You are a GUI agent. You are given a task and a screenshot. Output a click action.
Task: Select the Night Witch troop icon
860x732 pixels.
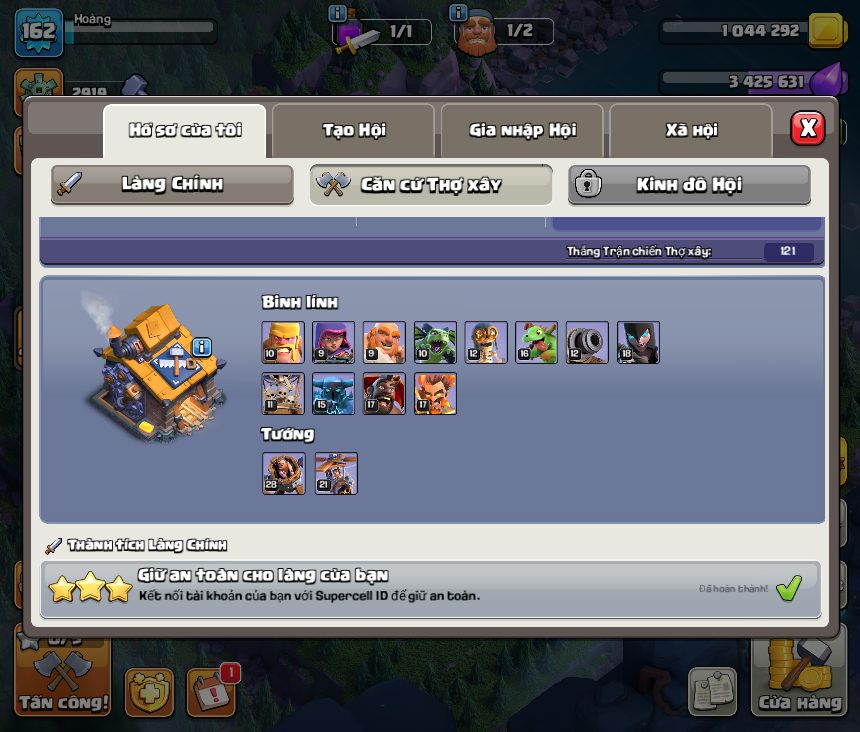638,342
